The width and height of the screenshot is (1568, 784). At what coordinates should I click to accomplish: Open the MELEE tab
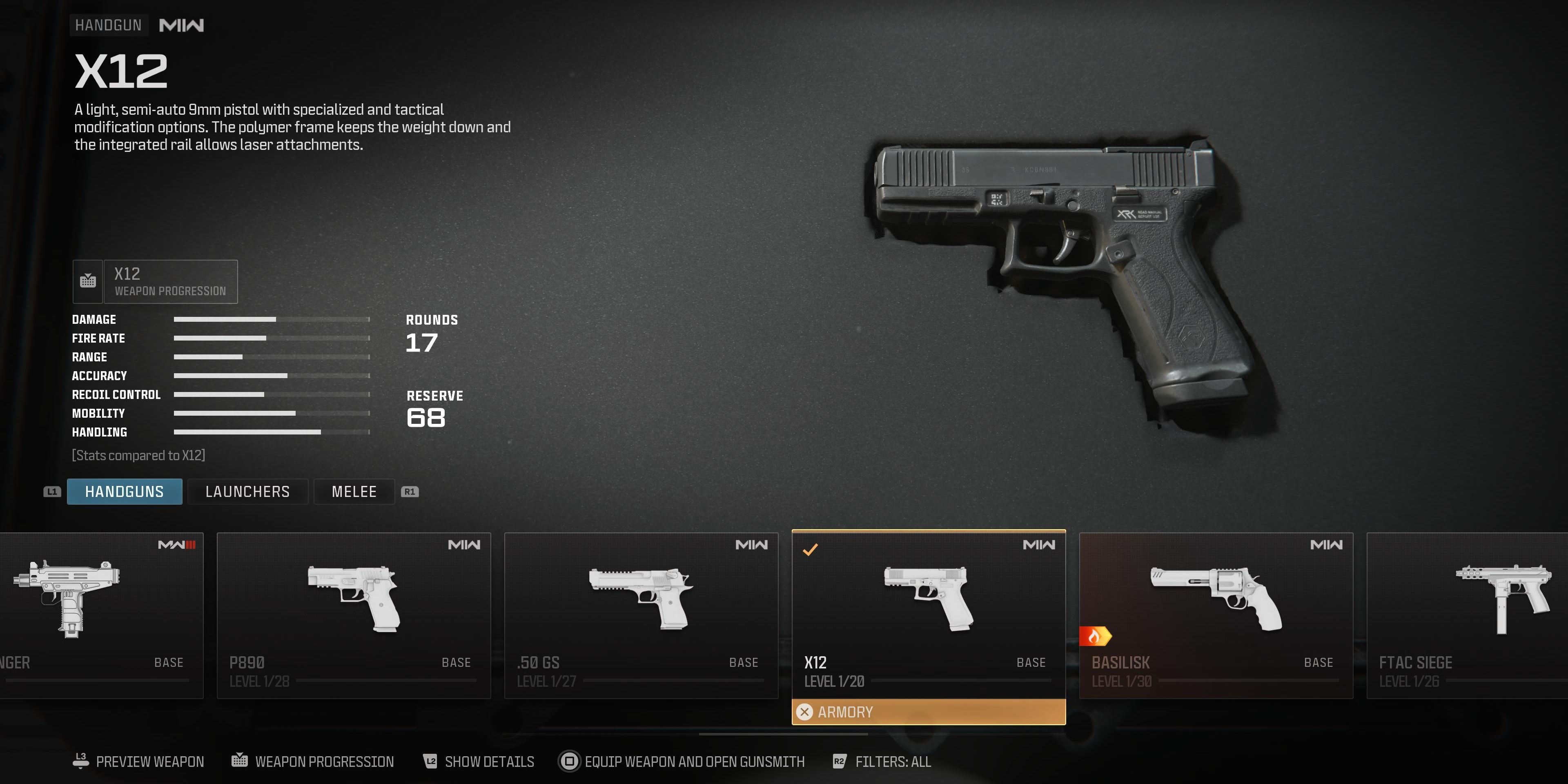pos(354,491)
